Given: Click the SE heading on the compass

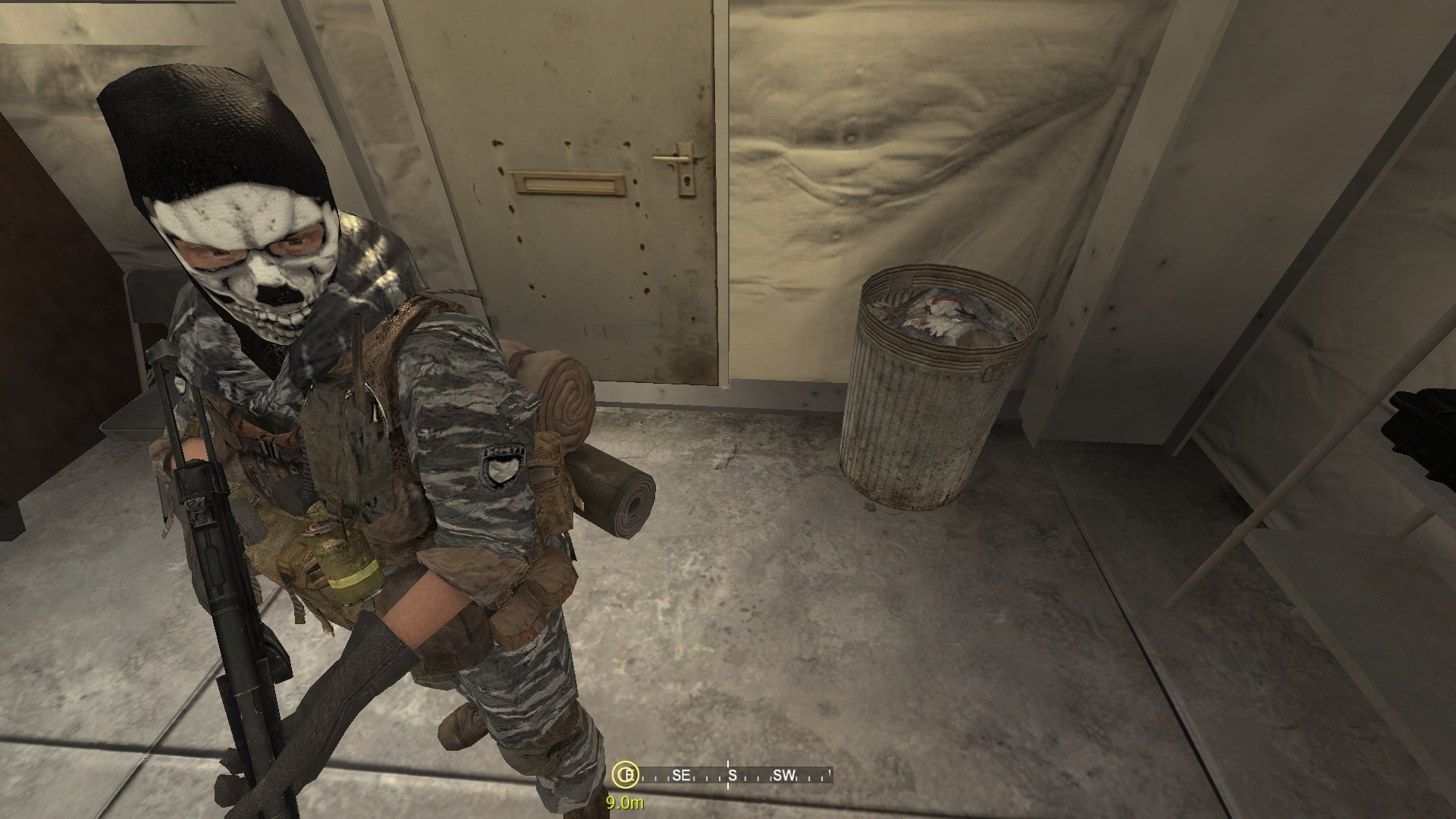Looking at the screenshot, I should pos(680,777).
